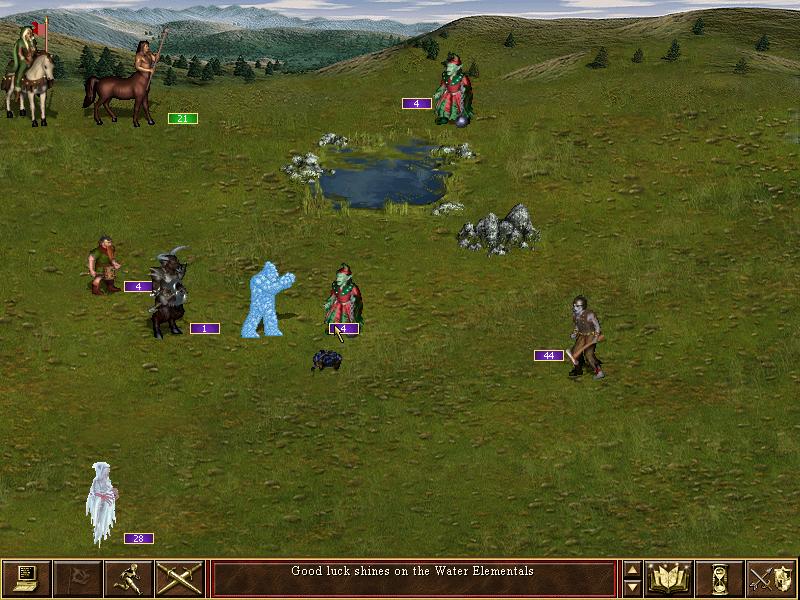The image size is (800, 600).
Task: Defend using the shield and sword button
Action: point(771,578)
